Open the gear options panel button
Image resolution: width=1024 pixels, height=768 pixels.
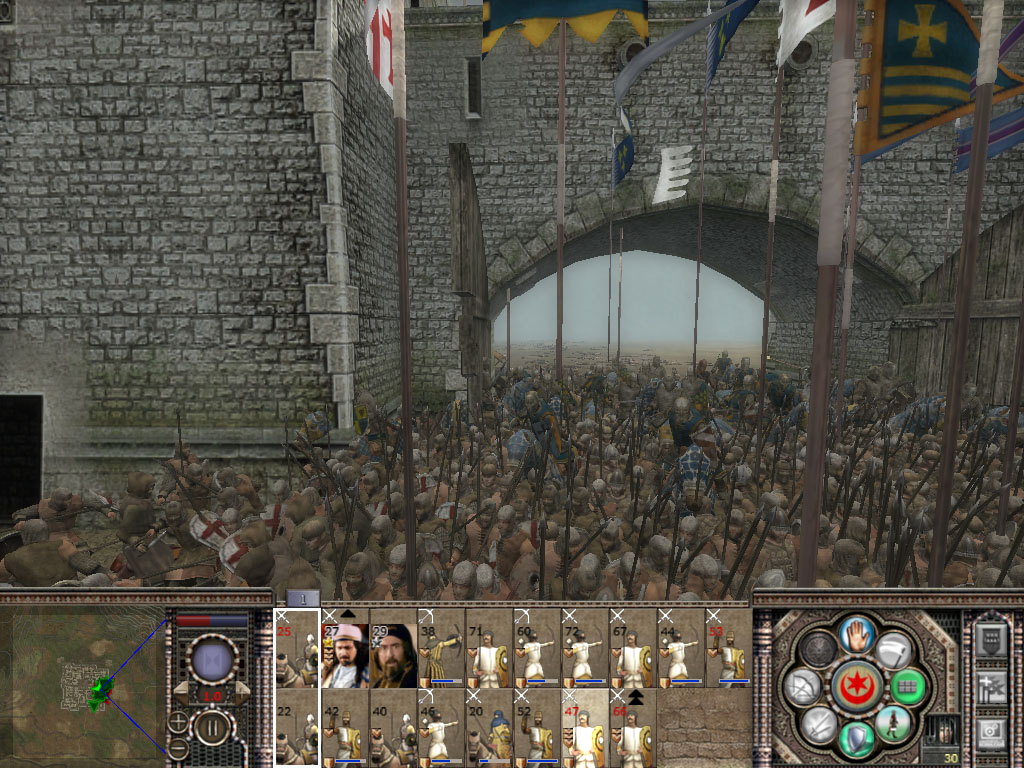point(991,732)
